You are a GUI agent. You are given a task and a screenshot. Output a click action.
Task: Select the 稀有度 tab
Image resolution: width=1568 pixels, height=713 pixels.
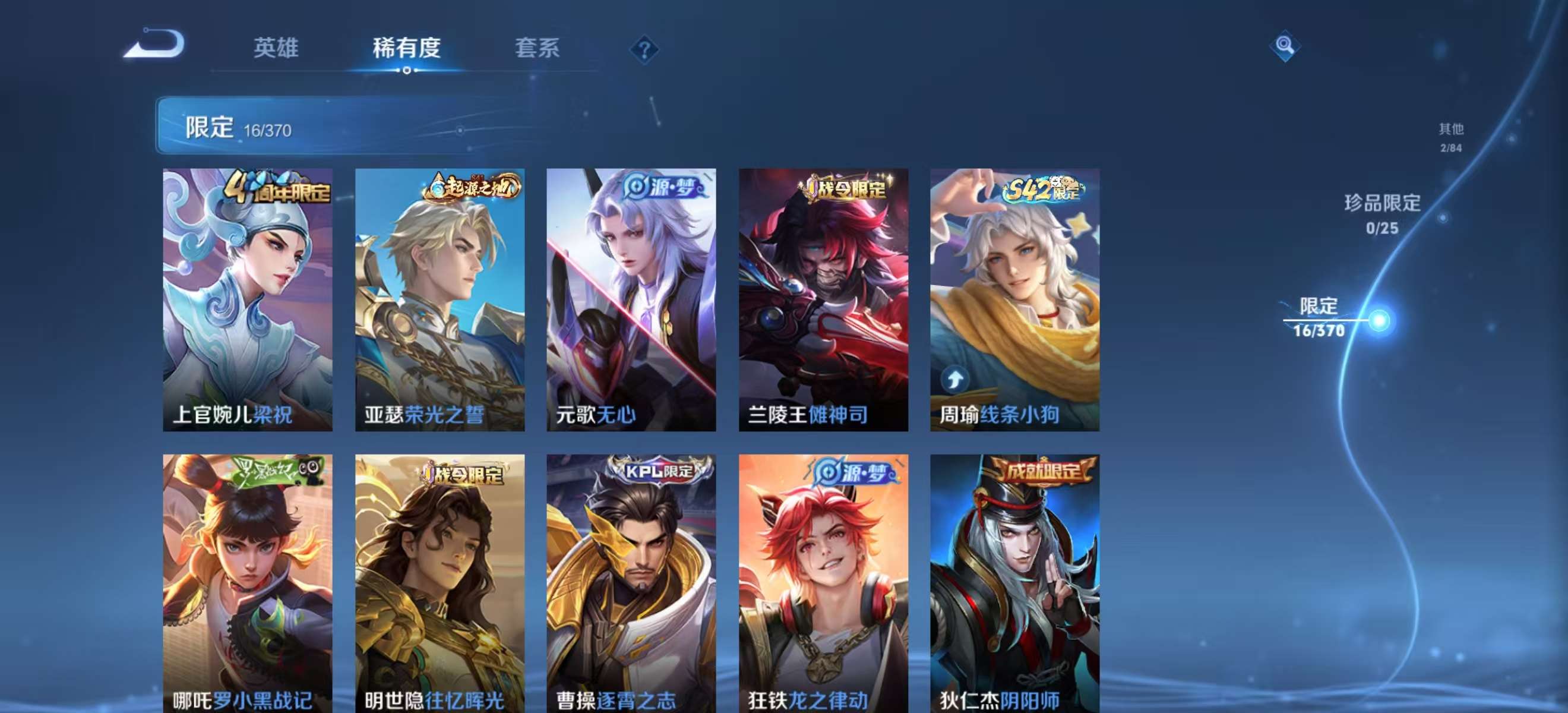pyautogui.click(x=407, y=49)
